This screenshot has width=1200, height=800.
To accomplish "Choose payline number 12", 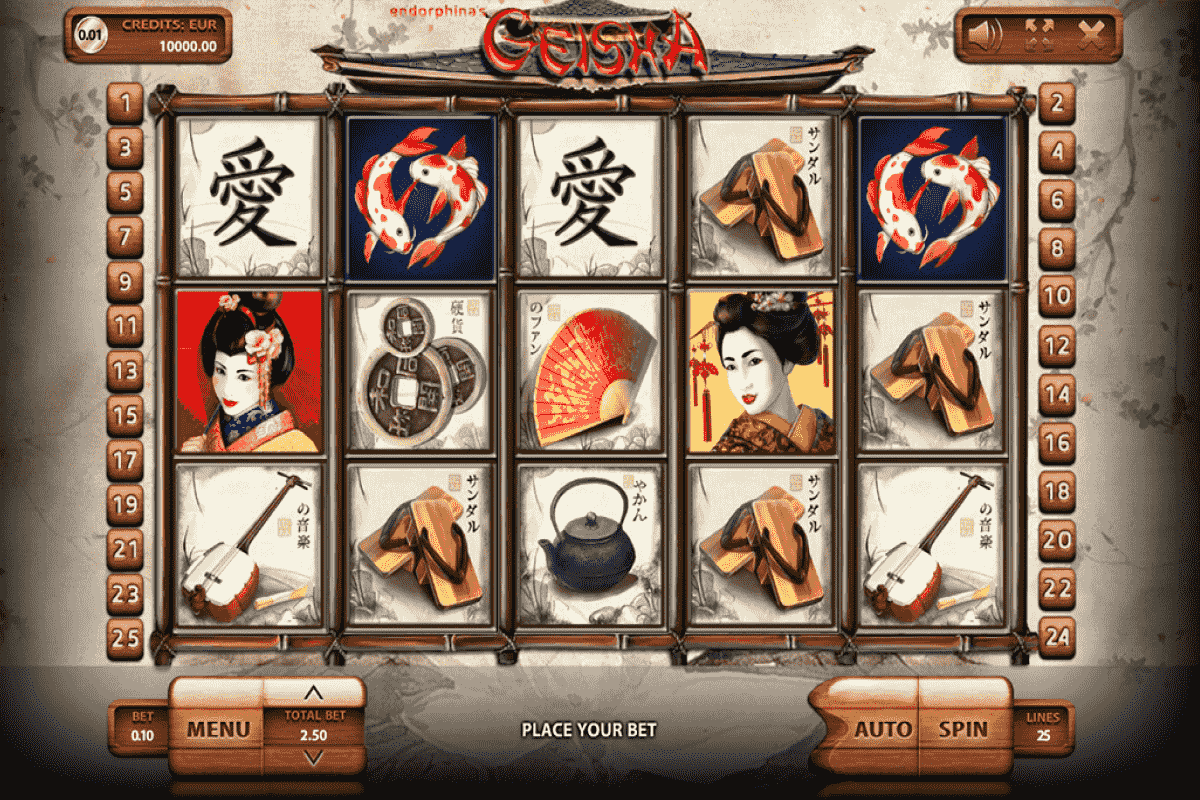I will coord(1057,348).
